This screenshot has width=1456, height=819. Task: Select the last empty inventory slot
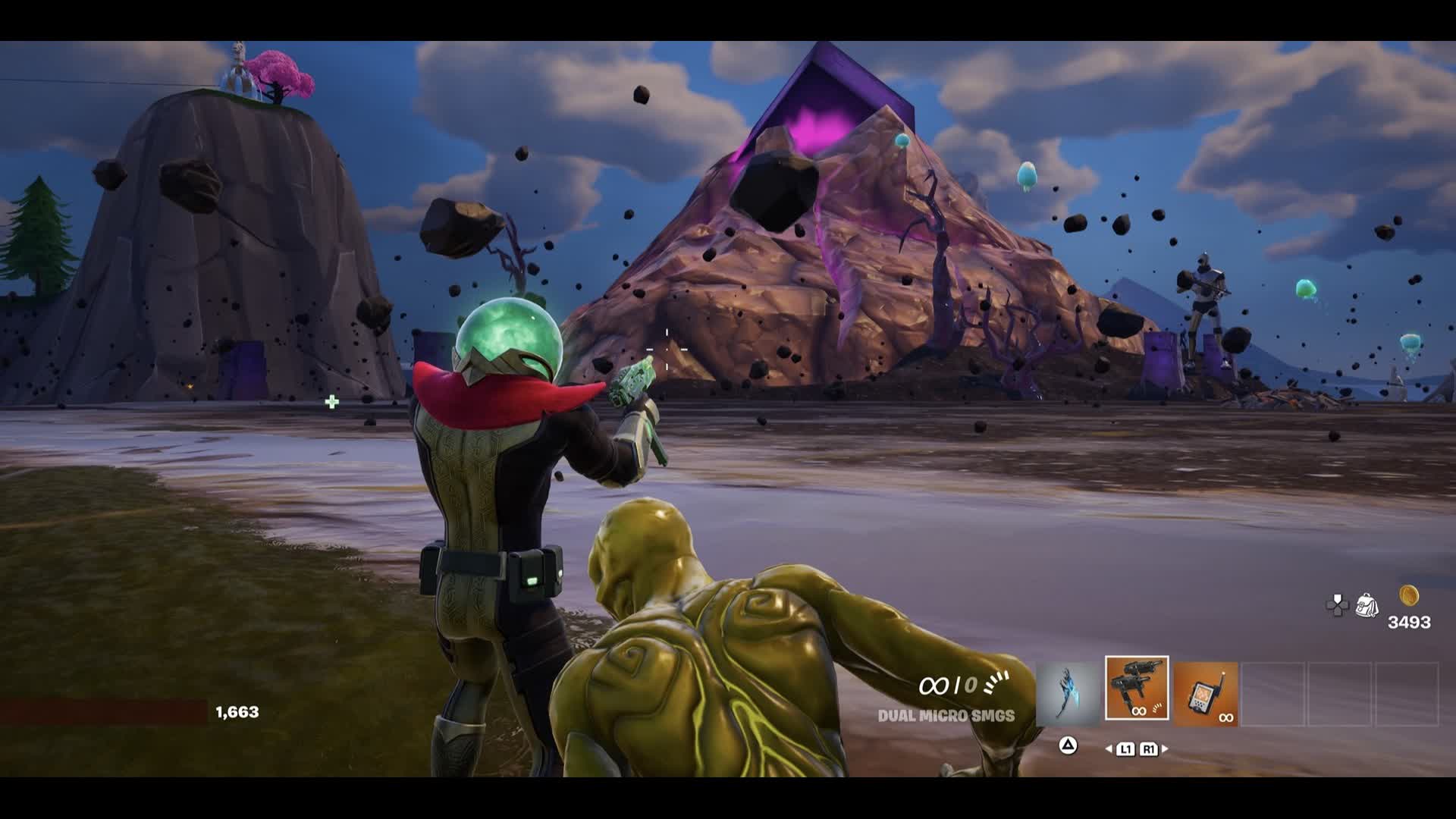[1407, 695]
